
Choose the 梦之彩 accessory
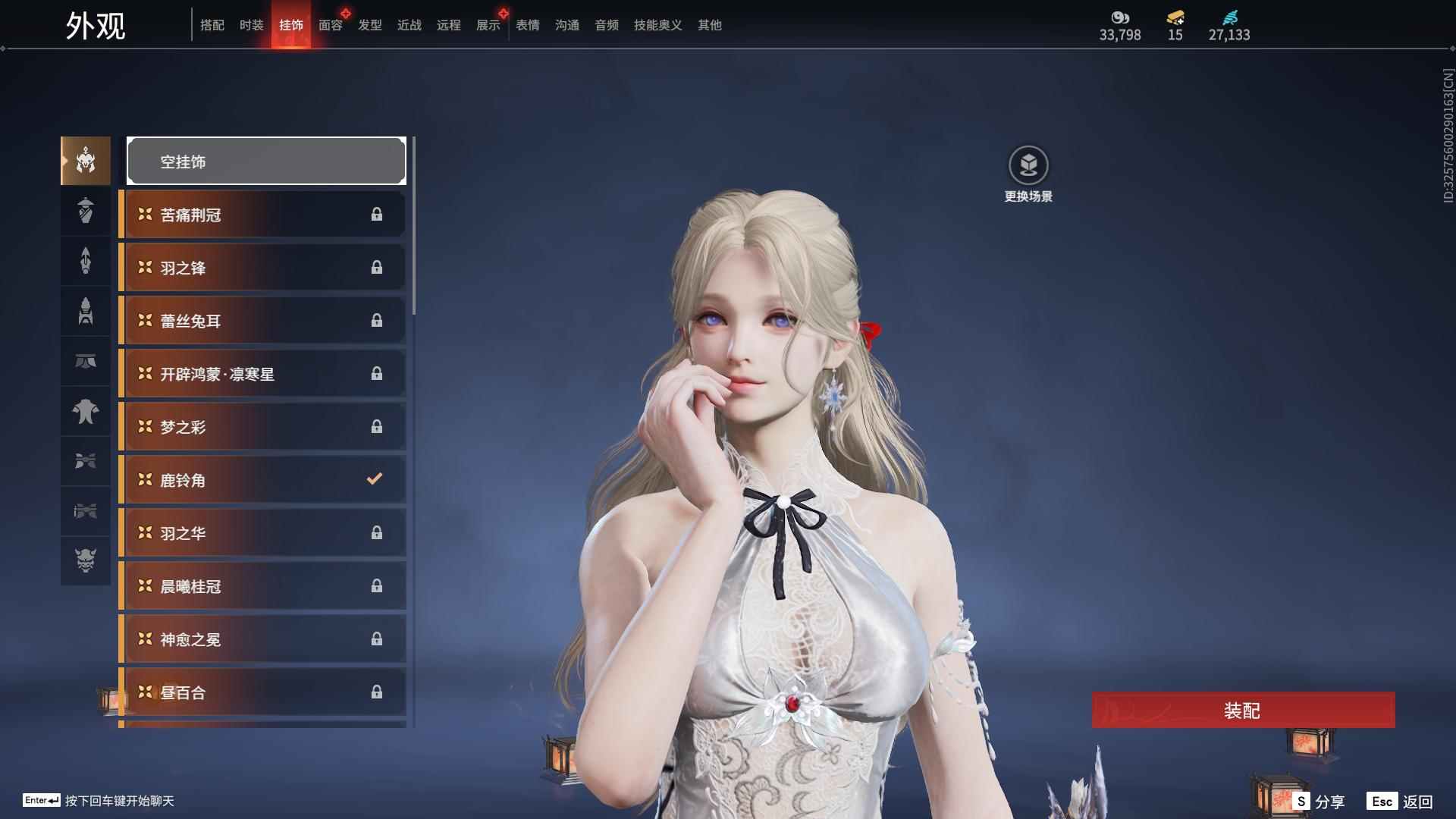point(262,427)
